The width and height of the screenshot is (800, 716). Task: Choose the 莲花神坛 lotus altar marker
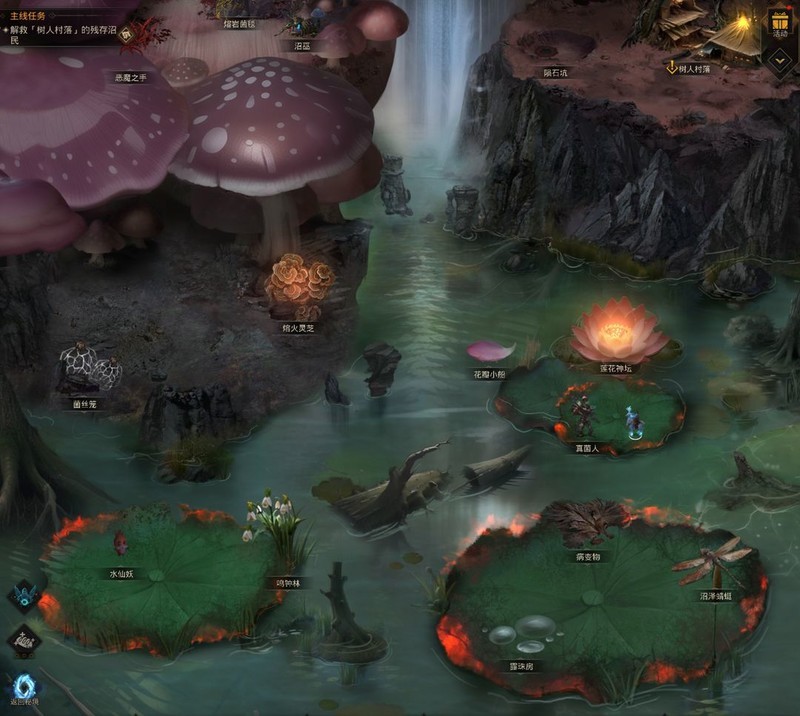click(x=619, y=335)
